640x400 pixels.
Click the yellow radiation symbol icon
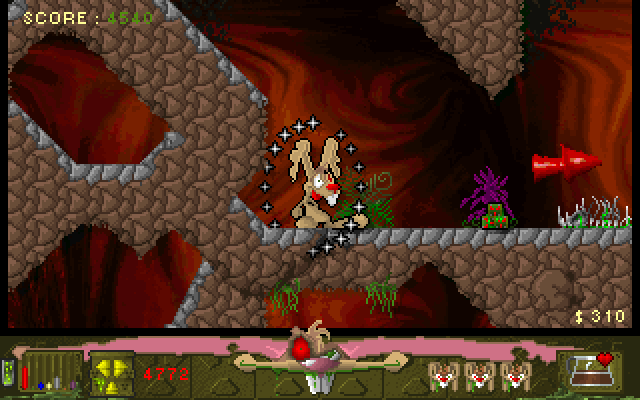point(112,373)
